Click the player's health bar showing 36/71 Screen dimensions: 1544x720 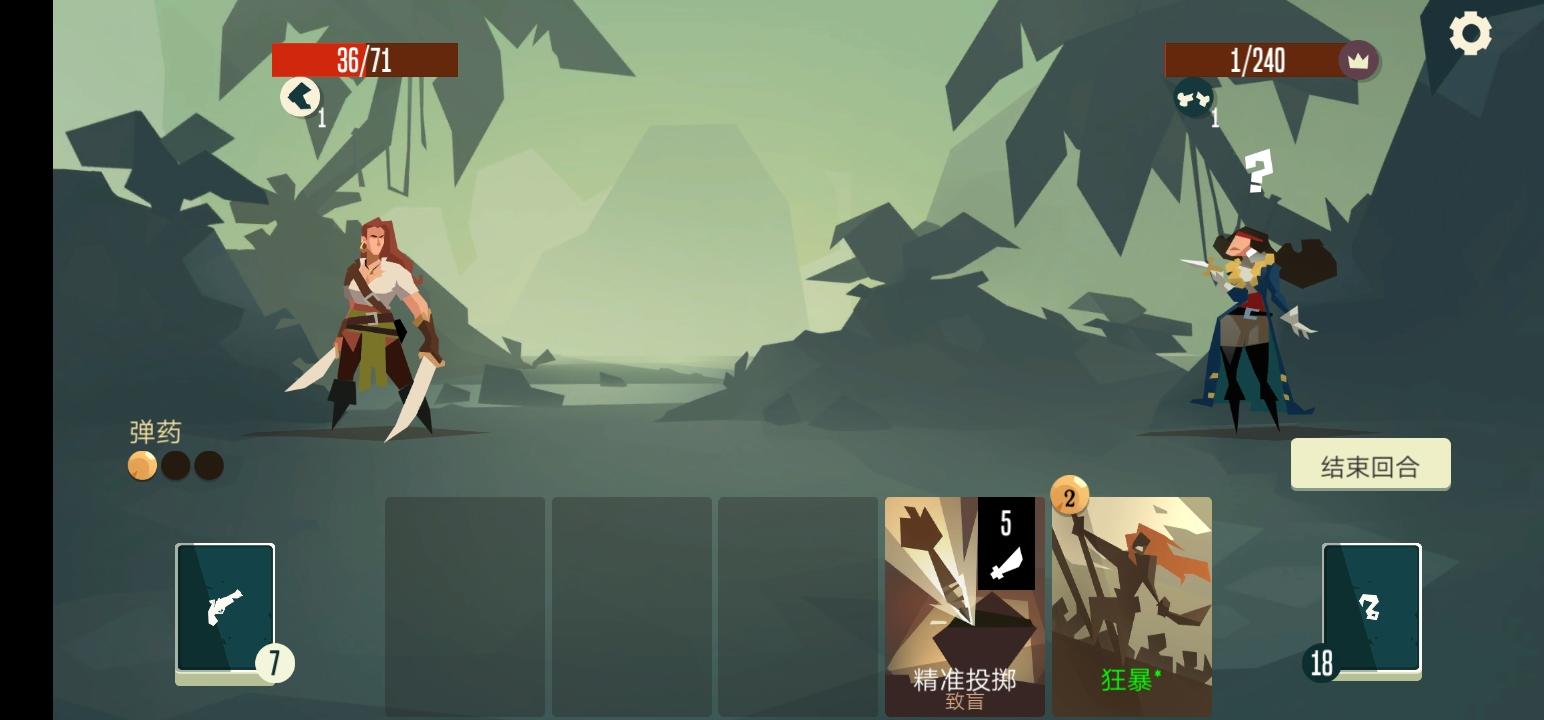364,59
